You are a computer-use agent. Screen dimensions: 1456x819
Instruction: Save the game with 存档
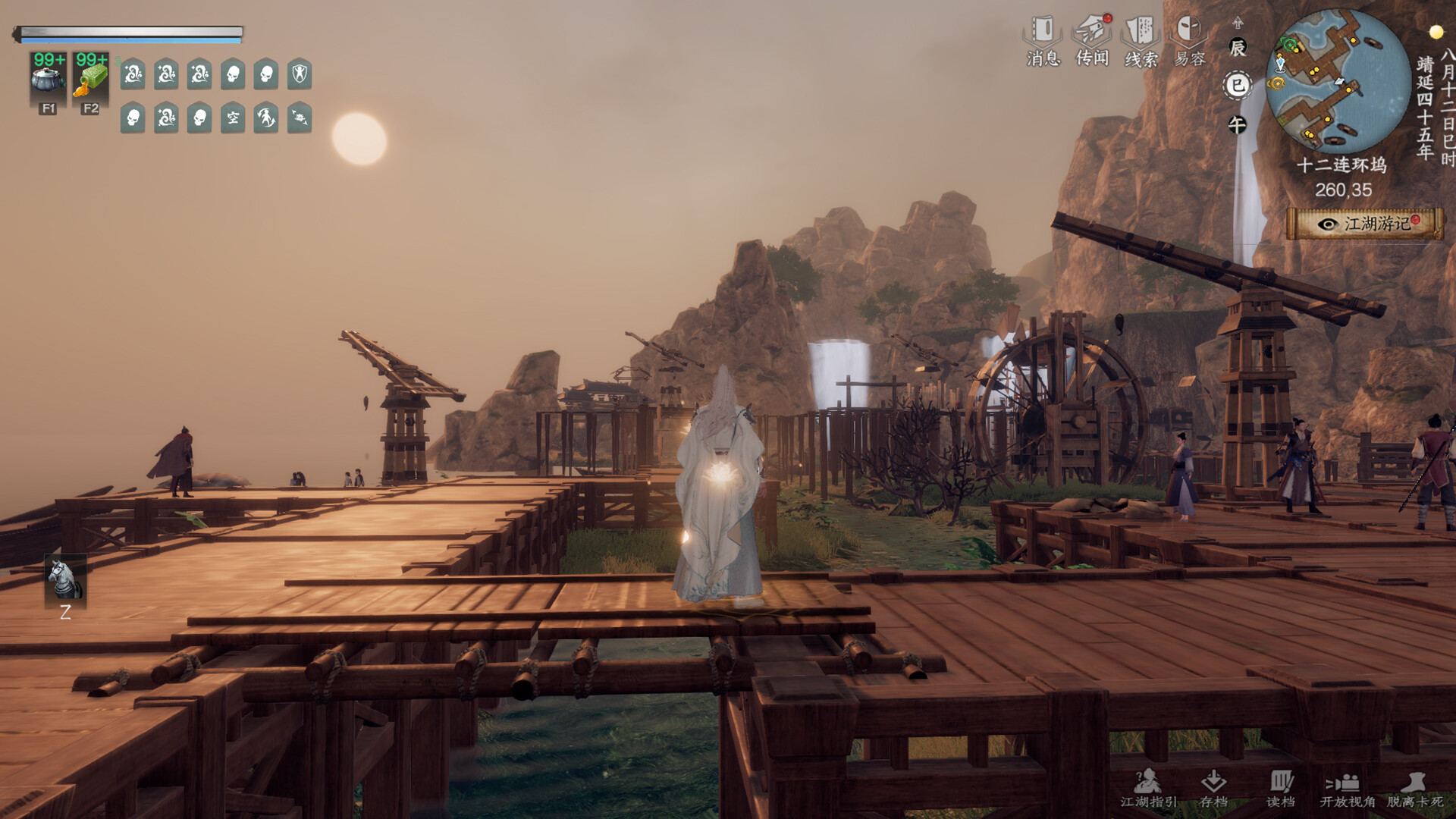1214,789
